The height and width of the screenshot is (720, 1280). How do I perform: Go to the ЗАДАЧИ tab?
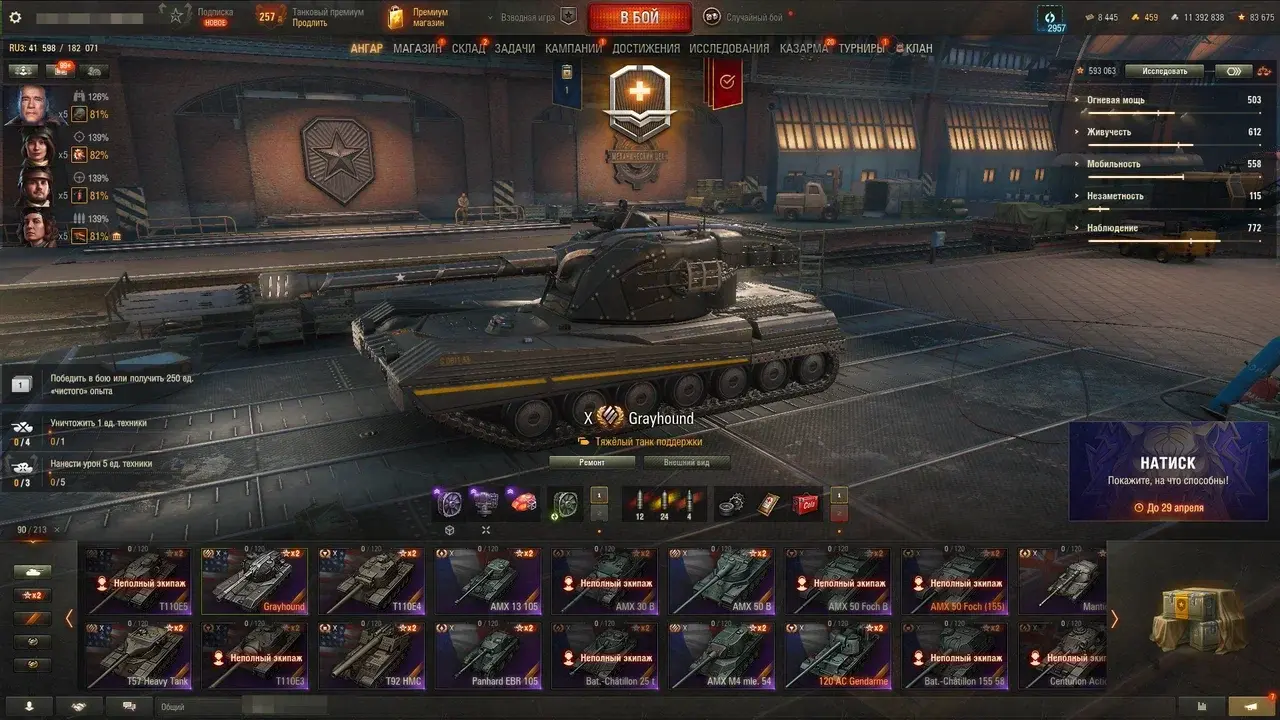(514, 48)
